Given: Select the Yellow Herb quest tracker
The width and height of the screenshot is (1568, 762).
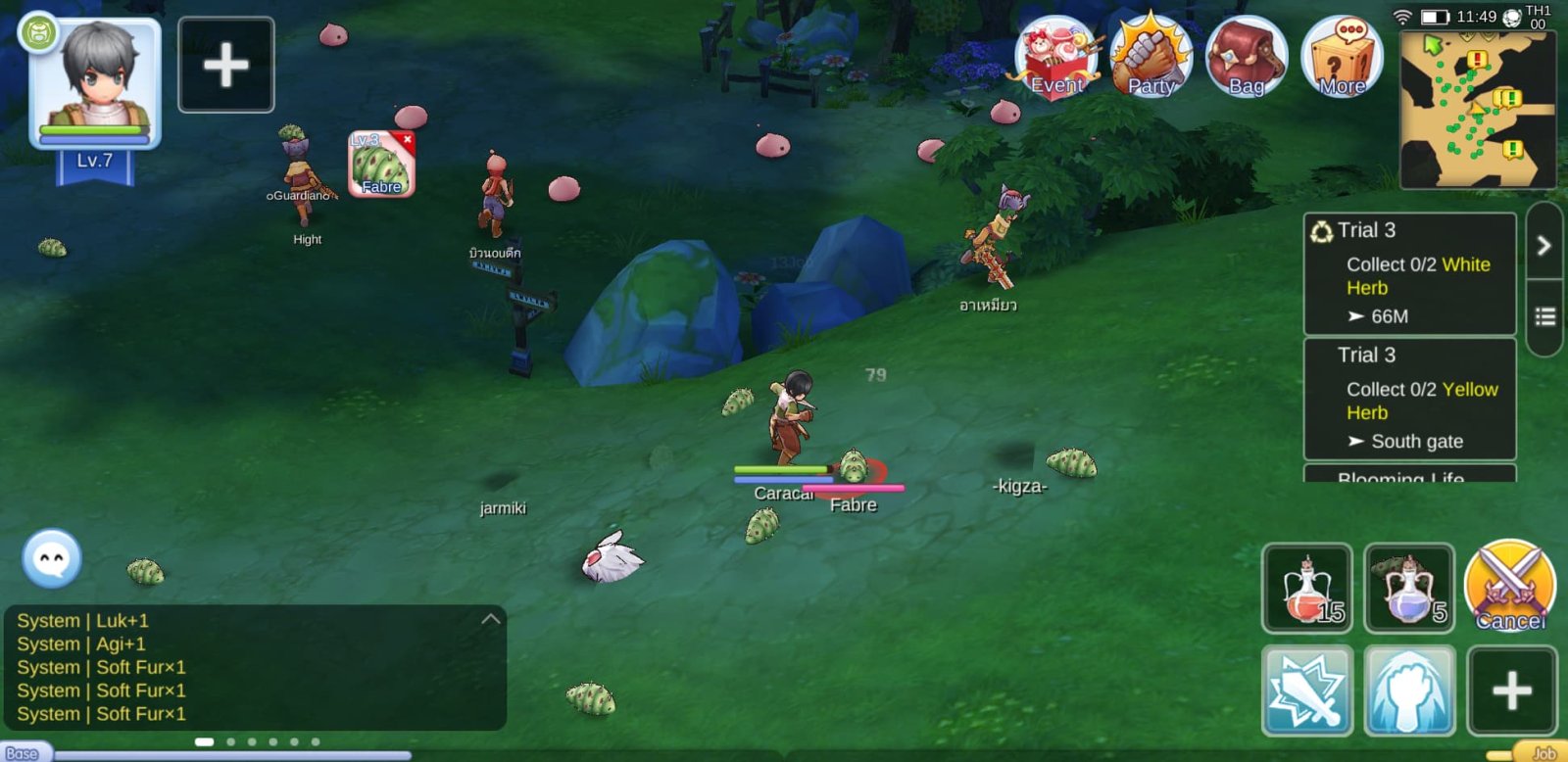Looking at the screenshot, I should pos(1409,400).
